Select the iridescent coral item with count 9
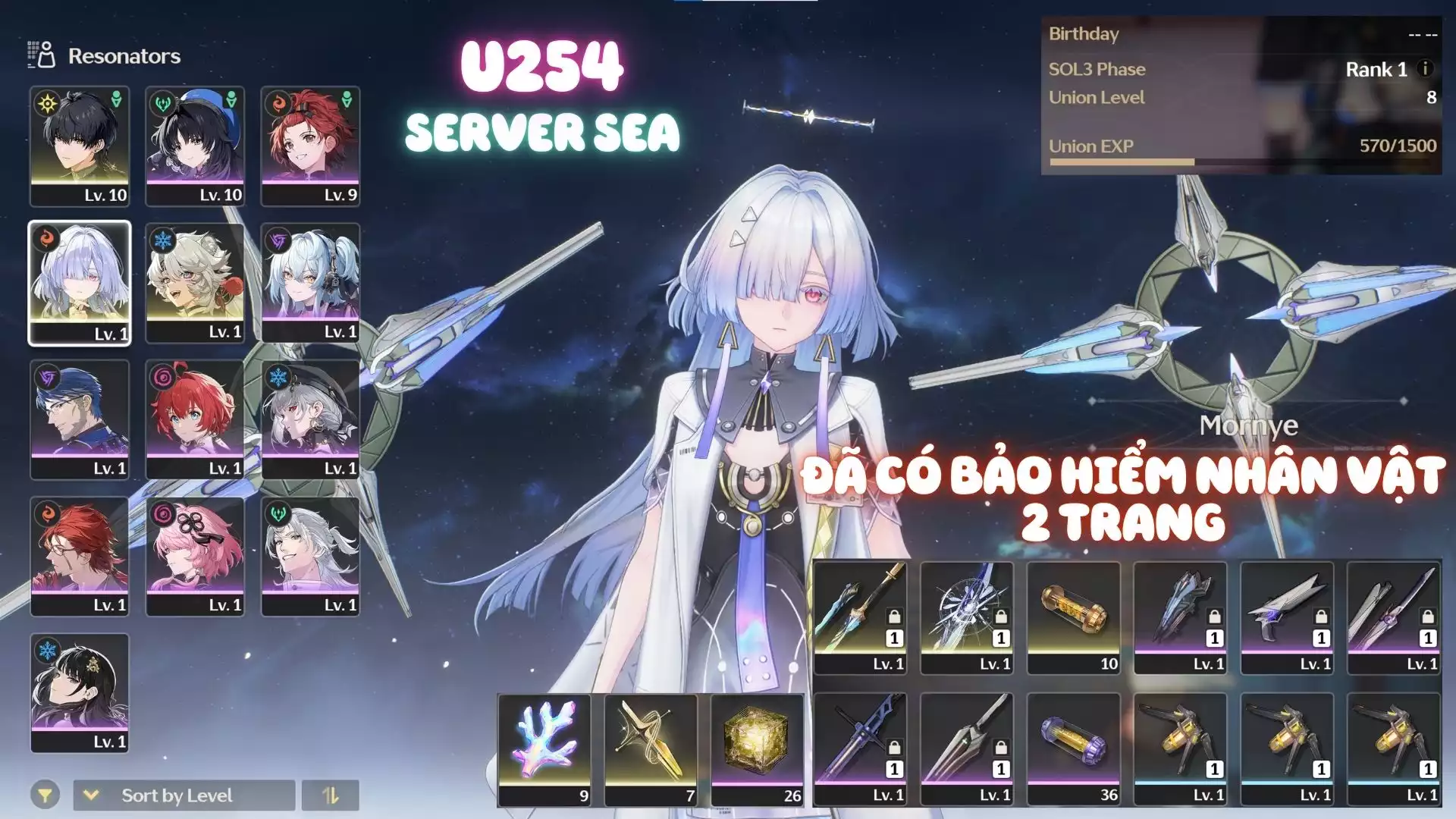Viewport: 1456px width, 819px height. (544, 749)
